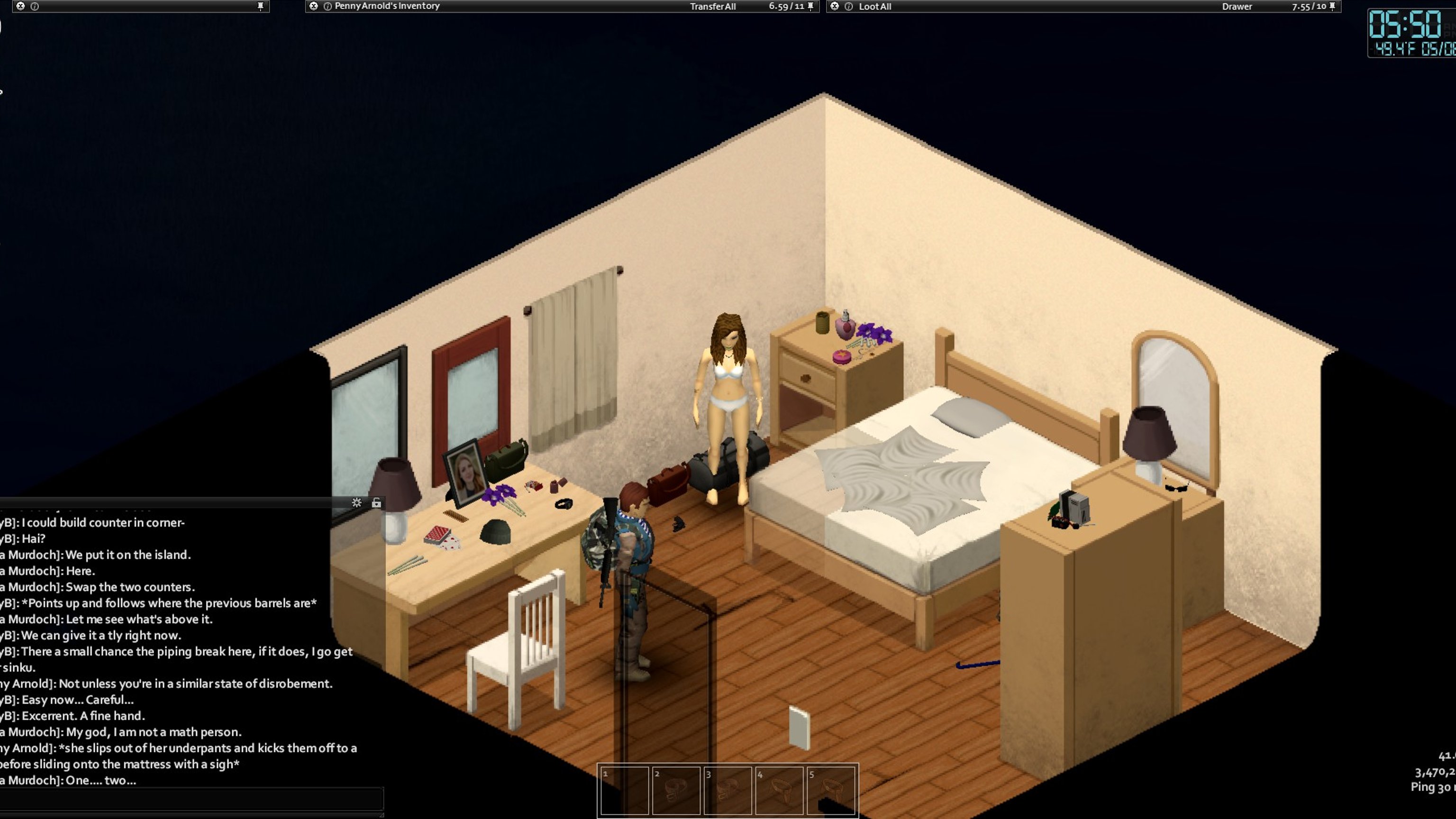Toggle the chat window padlock
Image resolution: width=1456 pixels, height=819 pixels.
(376, 502)
